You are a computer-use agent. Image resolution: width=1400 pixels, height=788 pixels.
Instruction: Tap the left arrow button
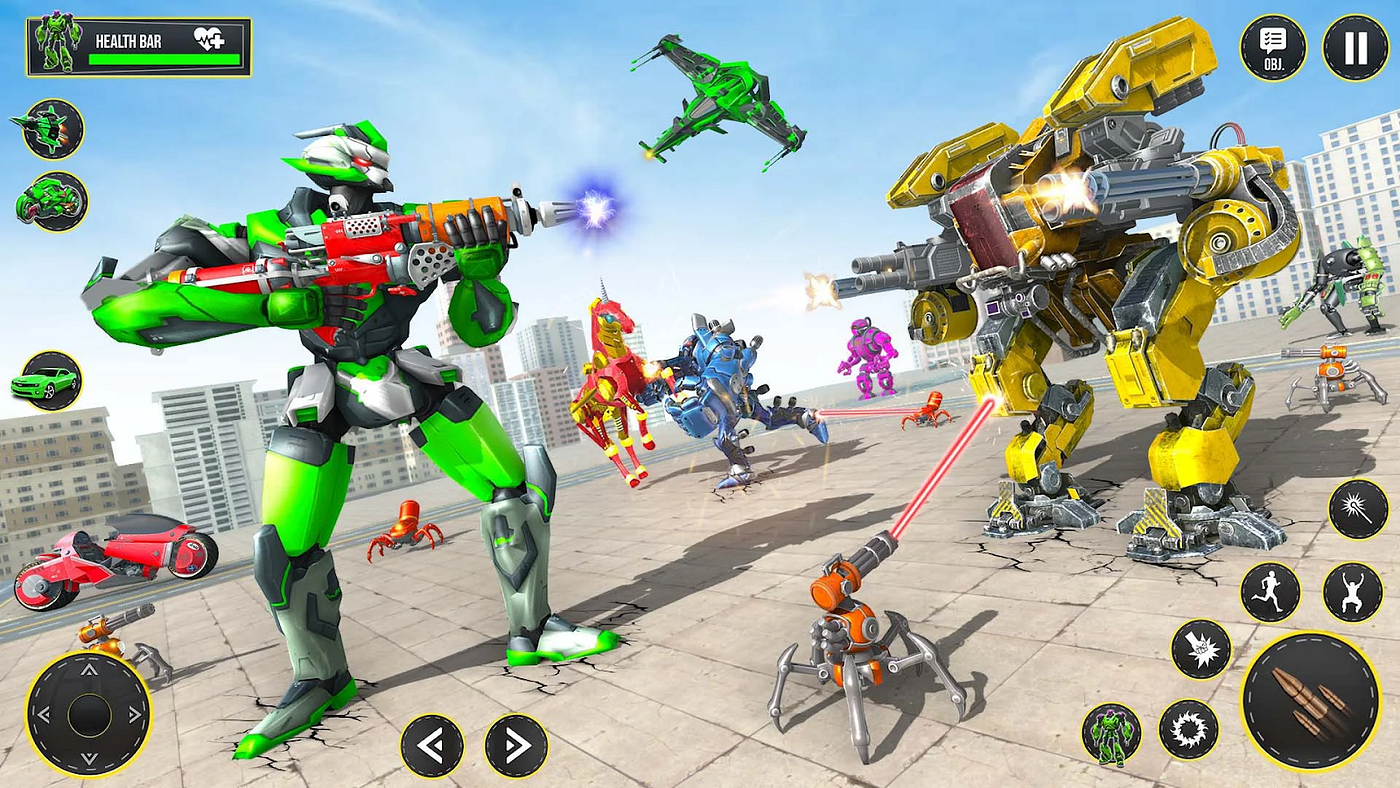(x=432, y=746)
